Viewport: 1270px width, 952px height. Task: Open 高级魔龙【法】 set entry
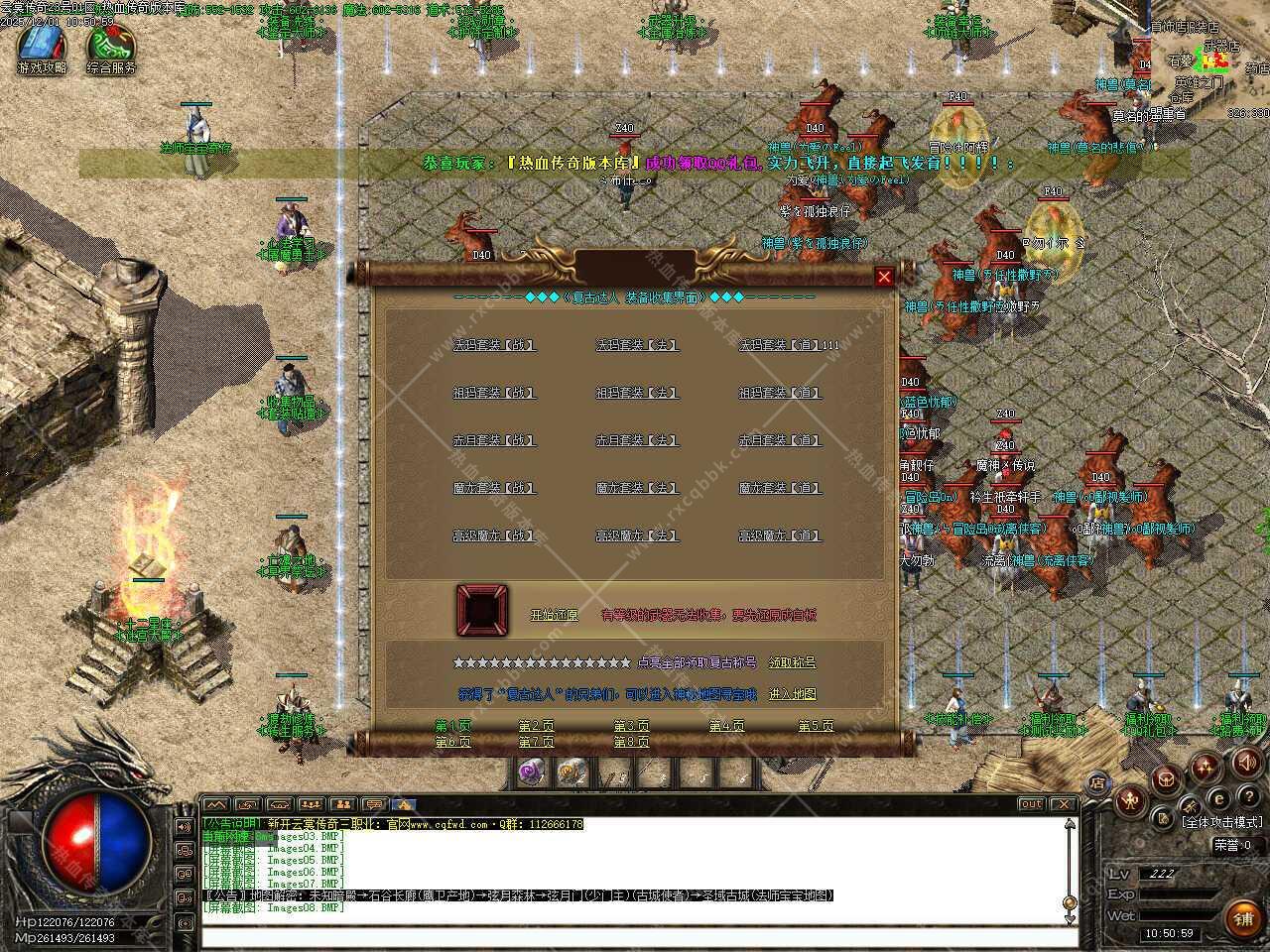[637, 535]
